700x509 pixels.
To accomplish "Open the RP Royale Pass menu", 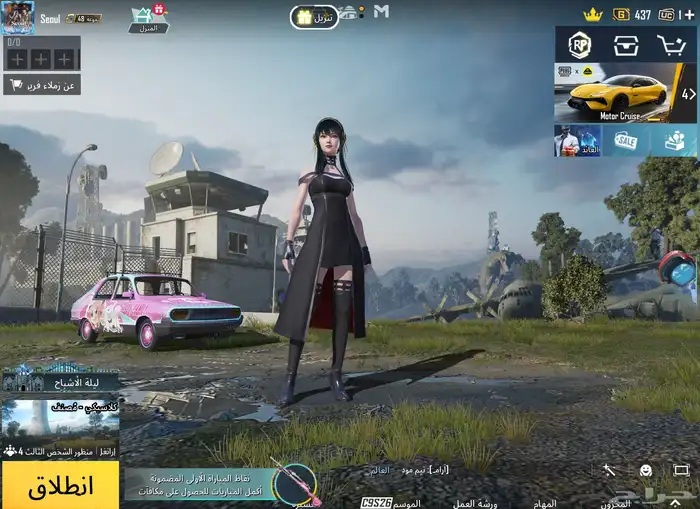I will [580, 45].
